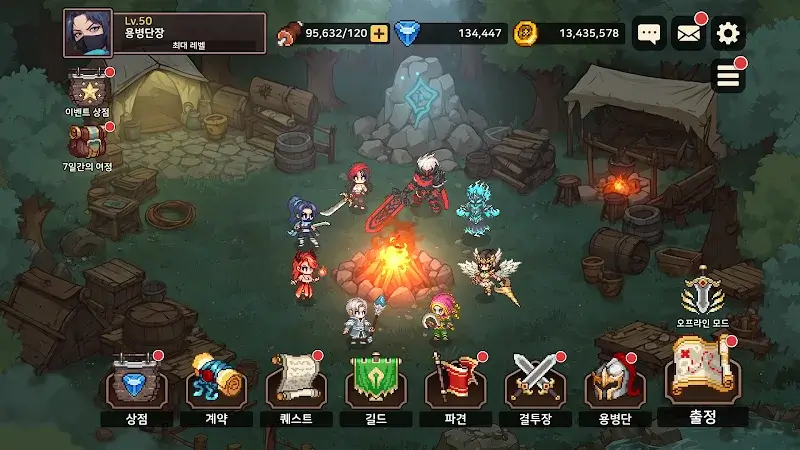Open the 용병단 mercenary helmet menu

pos(611,382)
